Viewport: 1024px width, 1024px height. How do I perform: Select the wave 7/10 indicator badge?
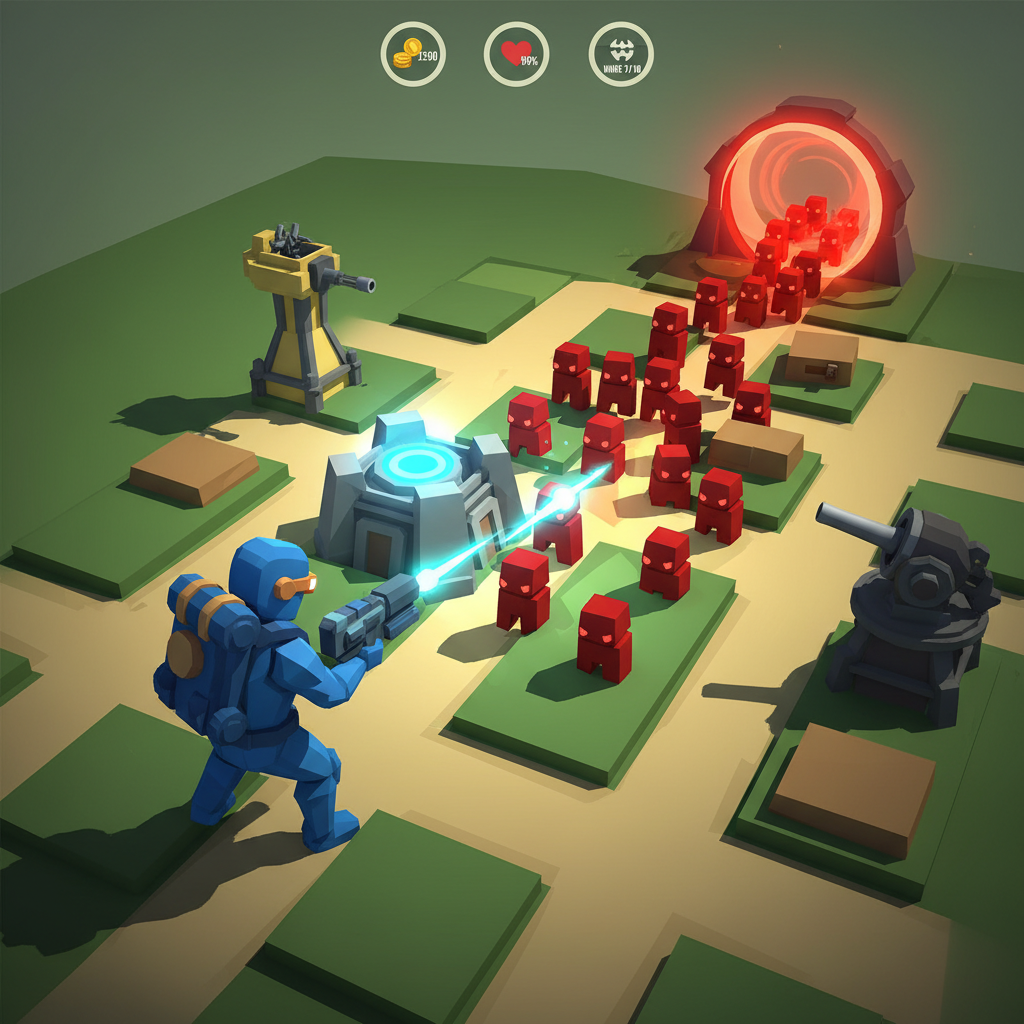621,54
